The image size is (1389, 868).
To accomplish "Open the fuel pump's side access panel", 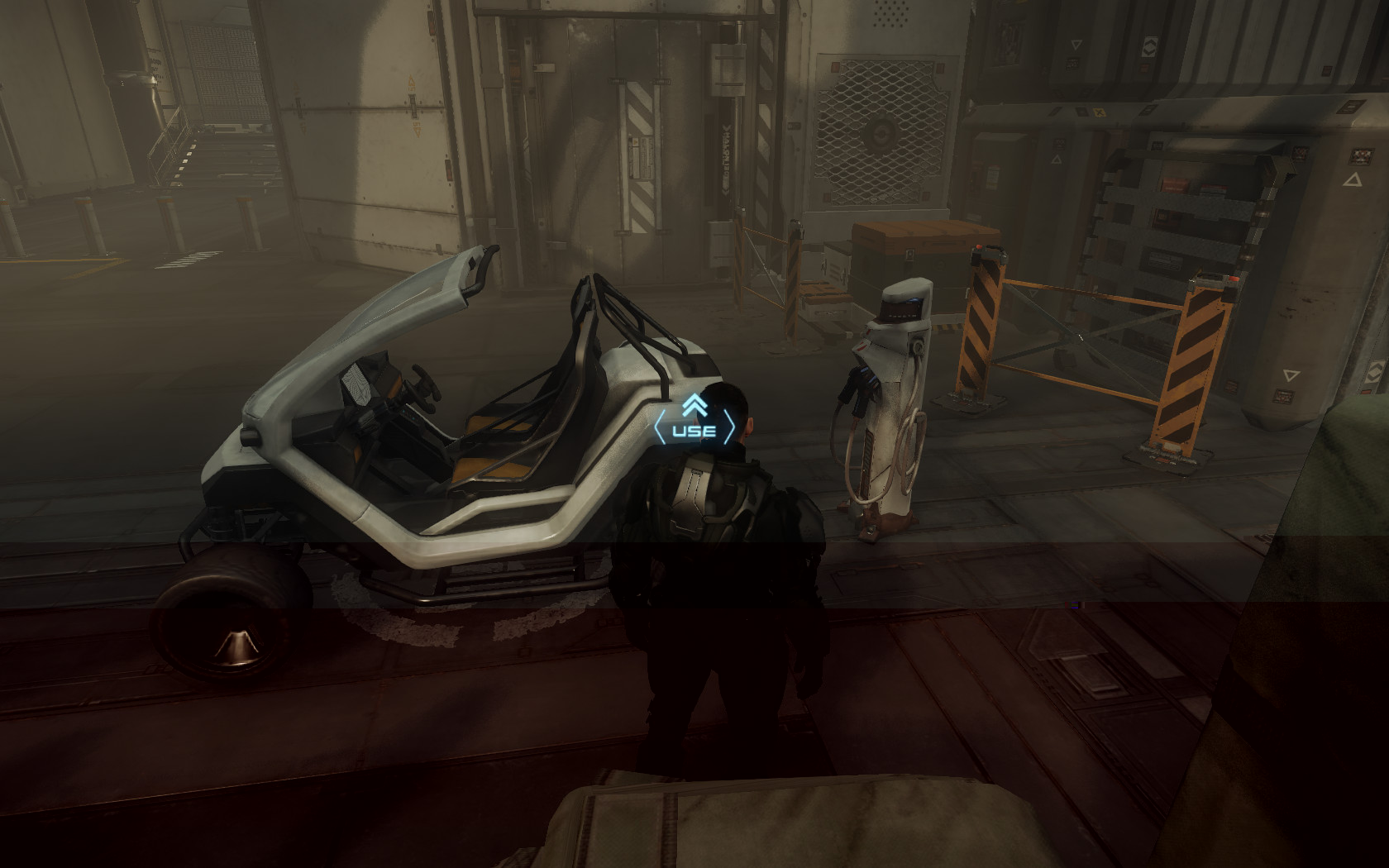I will (x=866, y=457).
